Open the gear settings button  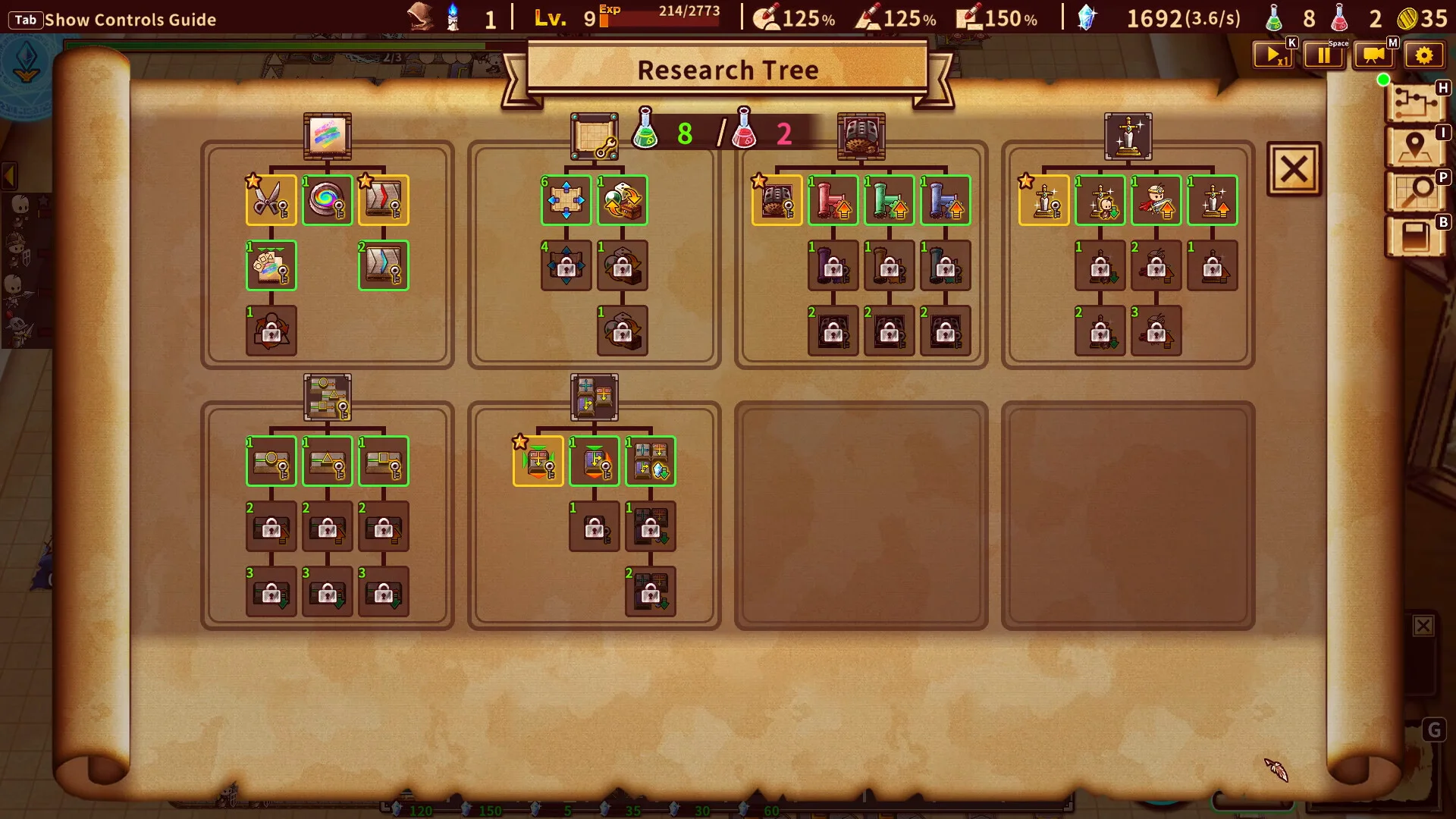point(1423,55)
